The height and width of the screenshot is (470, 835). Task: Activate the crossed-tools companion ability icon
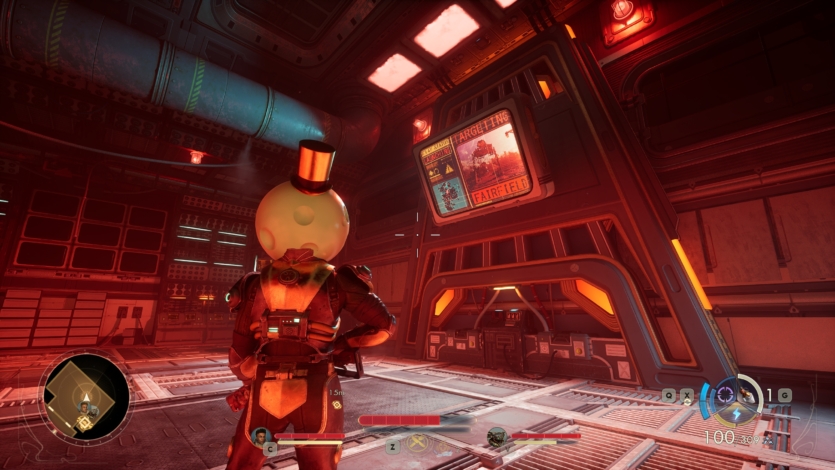coord(418,443)
